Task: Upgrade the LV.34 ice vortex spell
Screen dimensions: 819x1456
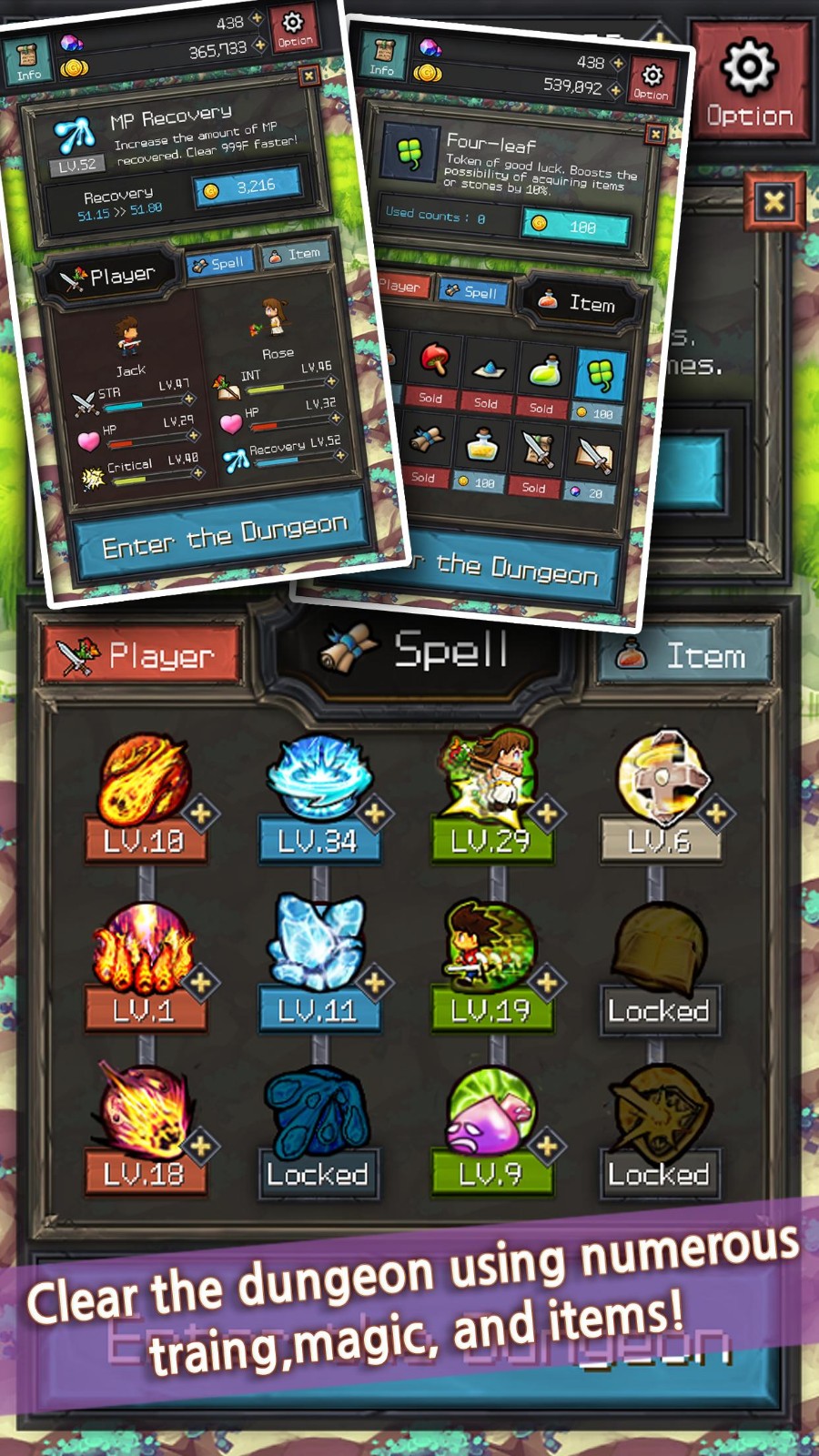Action: (x=374, y=812)
